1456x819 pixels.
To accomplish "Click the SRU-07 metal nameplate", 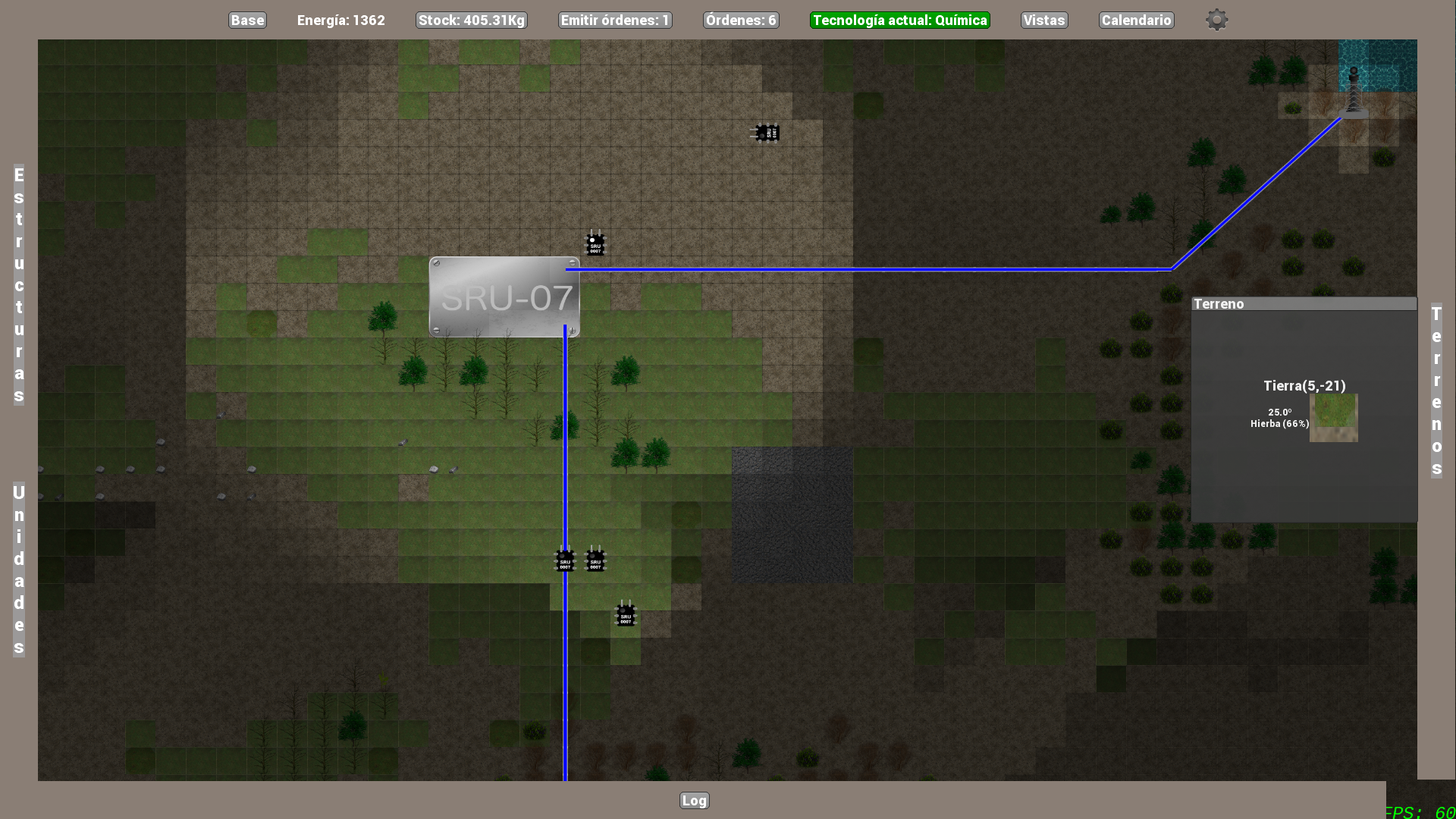I will (504, 297).
